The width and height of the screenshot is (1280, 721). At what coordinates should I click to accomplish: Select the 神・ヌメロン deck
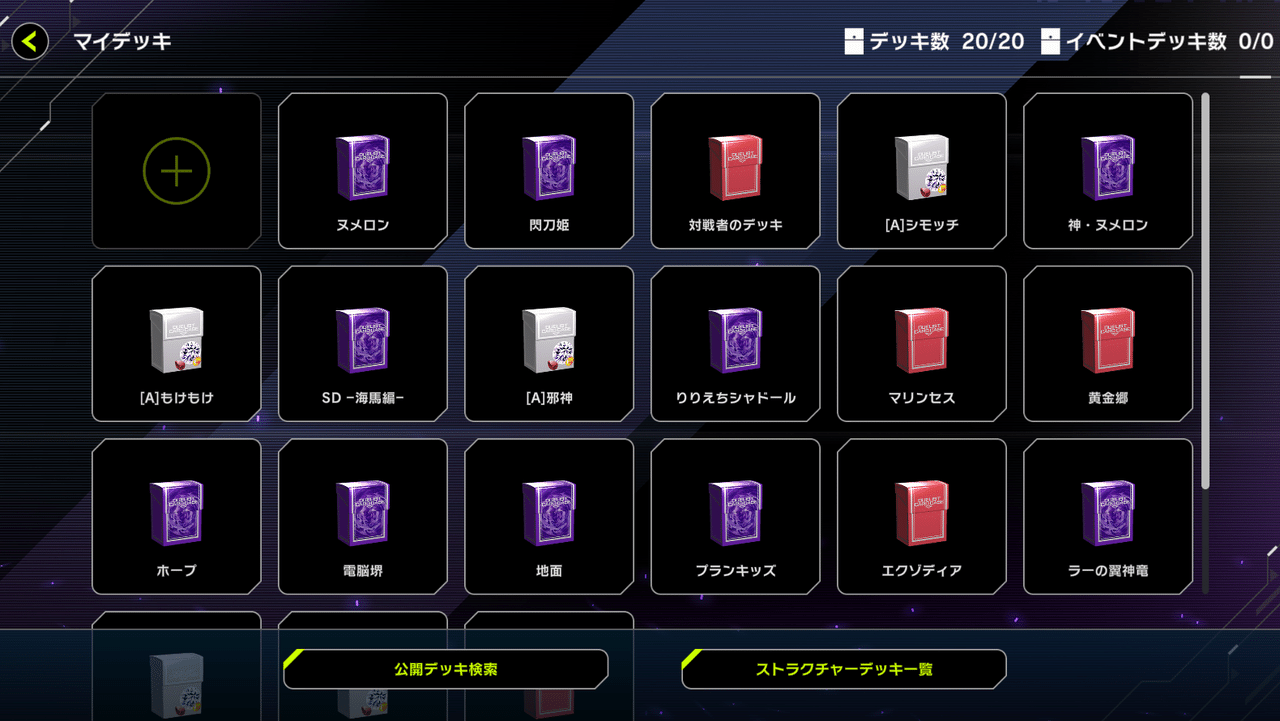(1107, 170)
